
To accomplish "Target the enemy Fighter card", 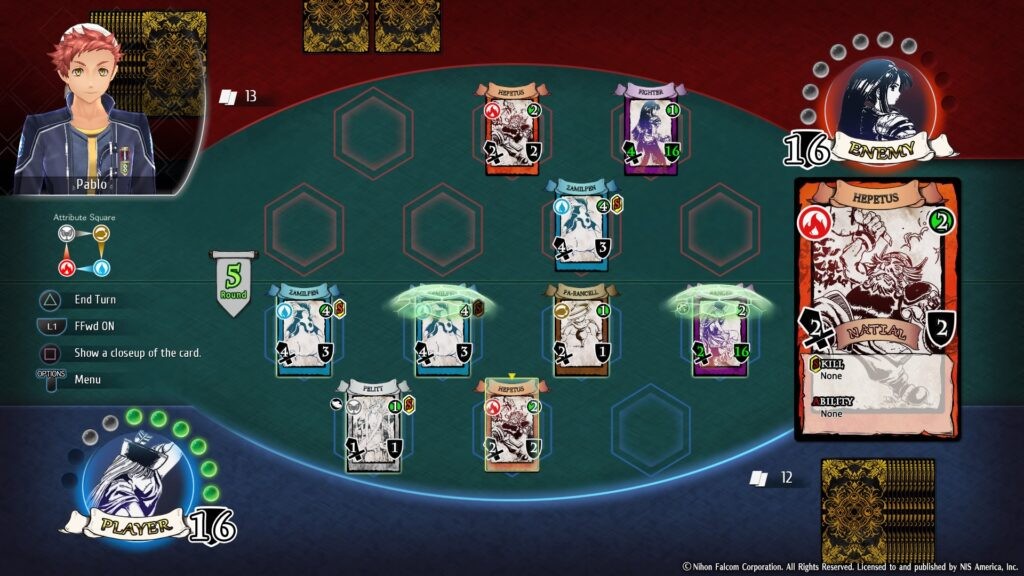I will (x=651, y=131).
